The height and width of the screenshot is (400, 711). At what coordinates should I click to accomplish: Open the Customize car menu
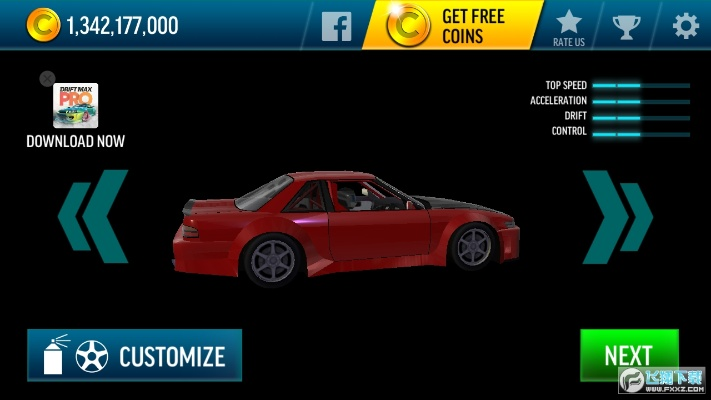click(134, 355)
